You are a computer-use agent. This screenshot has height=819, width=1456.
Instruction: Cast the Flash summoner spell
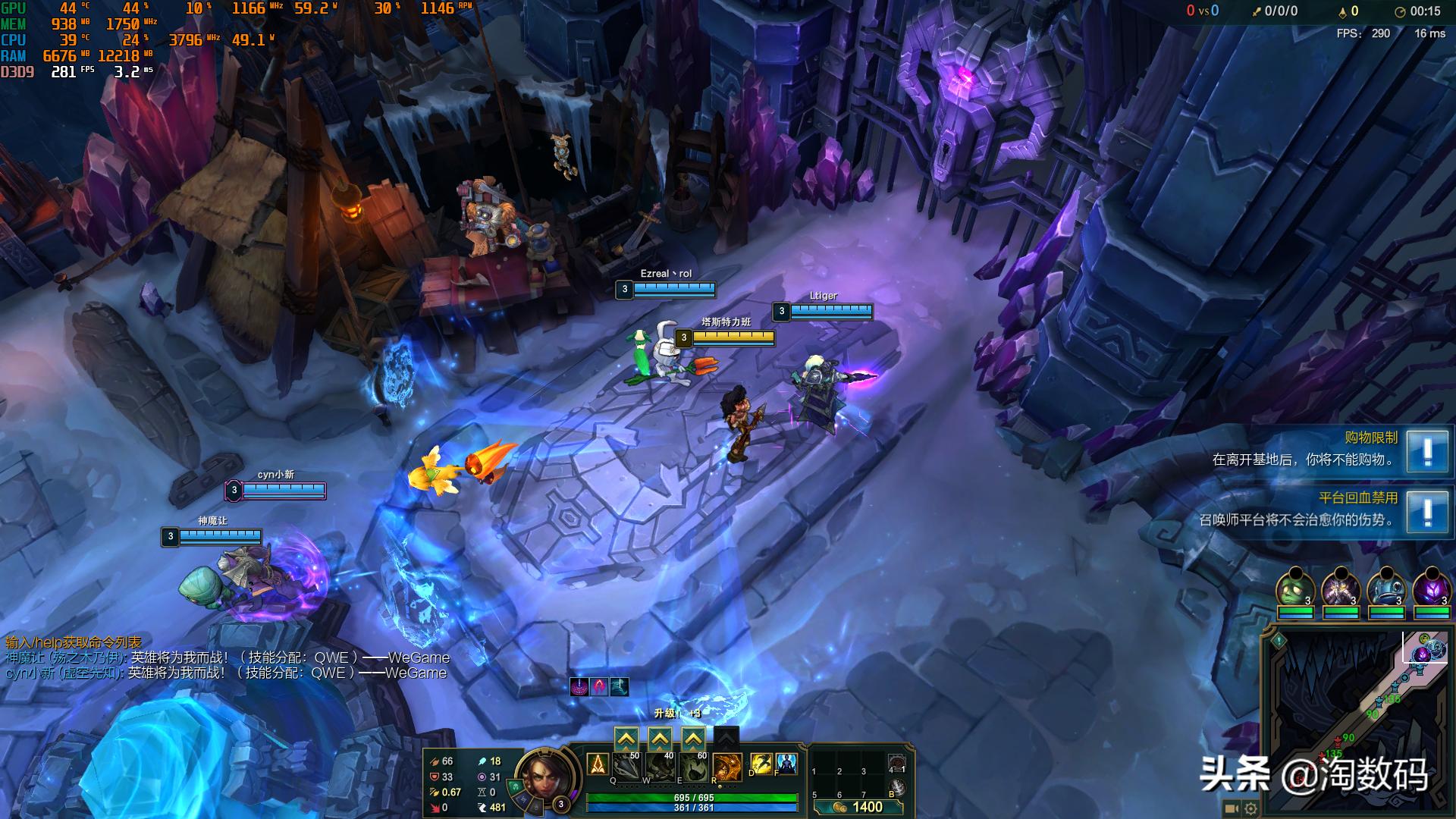click(761, 764)
